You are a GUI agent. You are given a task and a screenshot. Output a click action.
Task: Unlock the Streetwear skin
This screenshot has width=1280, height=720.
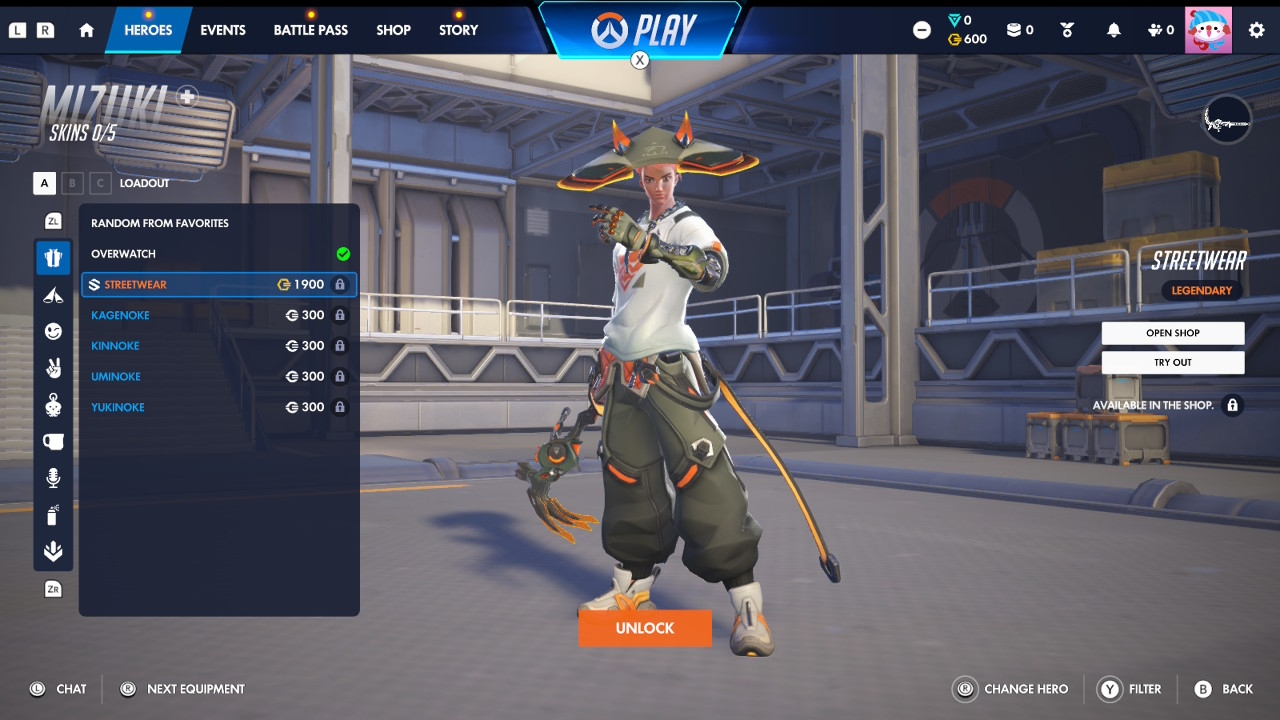645,628
